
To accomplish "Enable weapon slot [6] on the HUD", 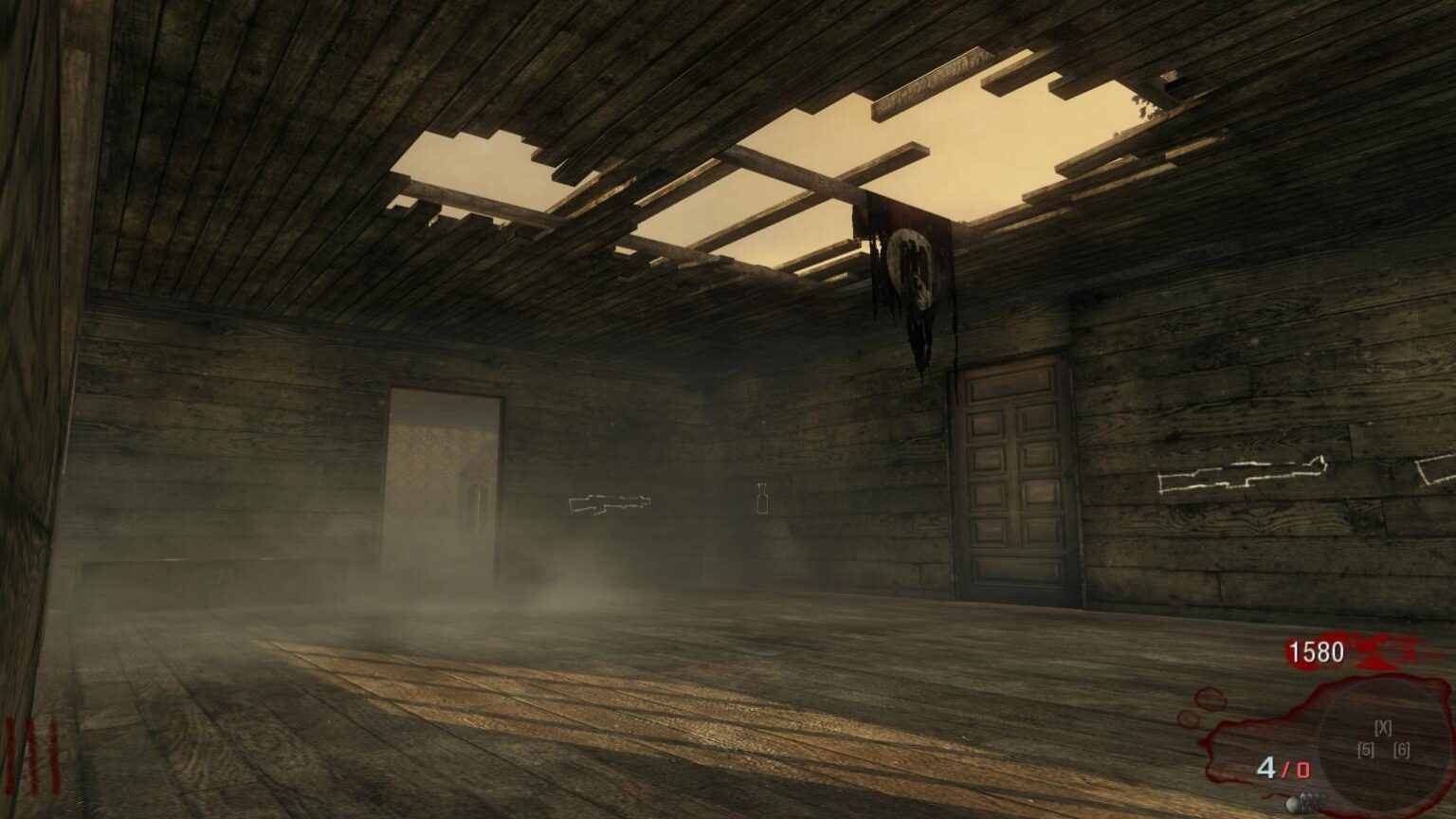I will [1403, 750].
